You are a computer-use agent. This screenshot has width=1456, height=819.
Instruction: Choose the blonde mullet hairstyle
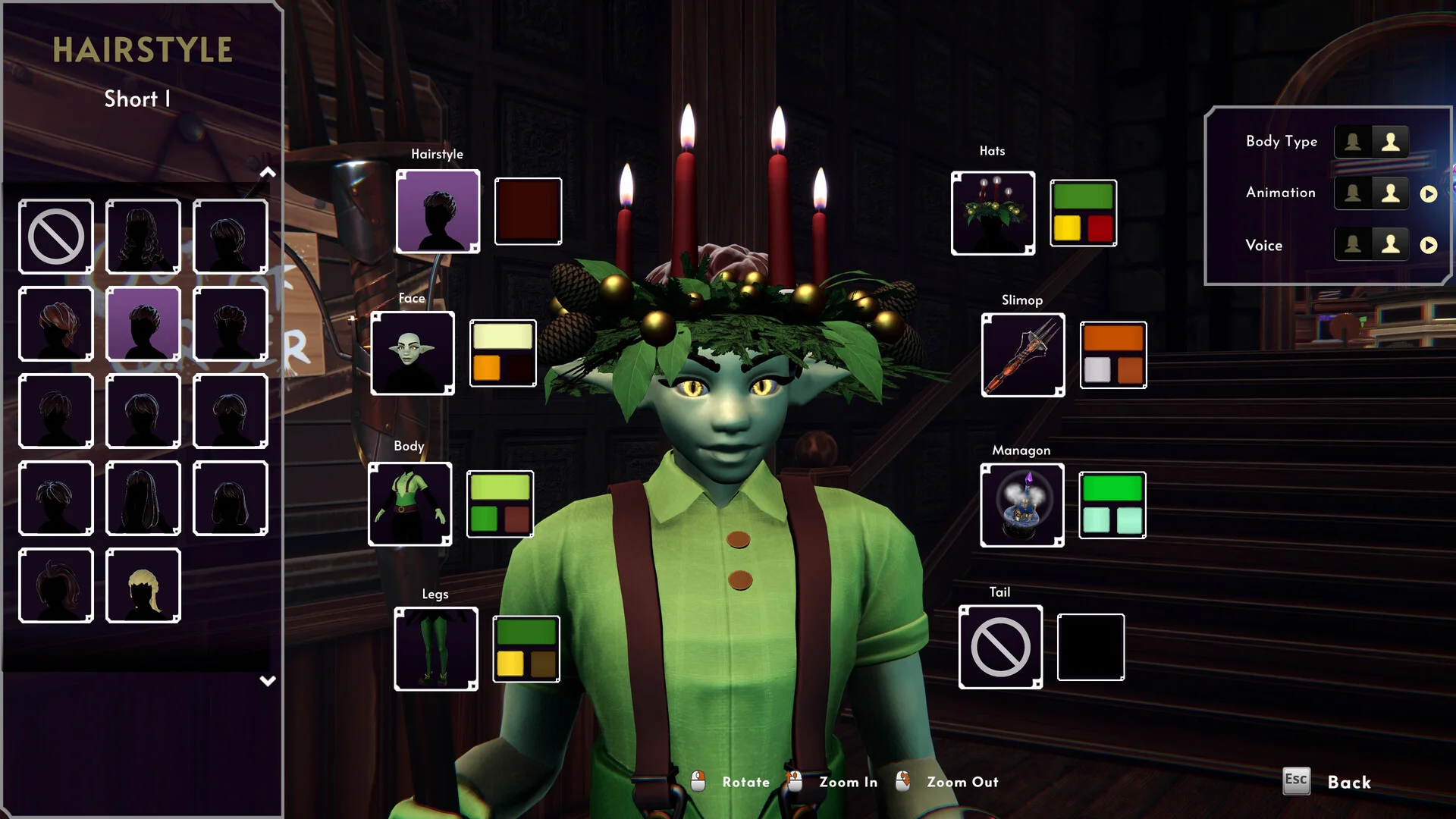pos(143,585)
